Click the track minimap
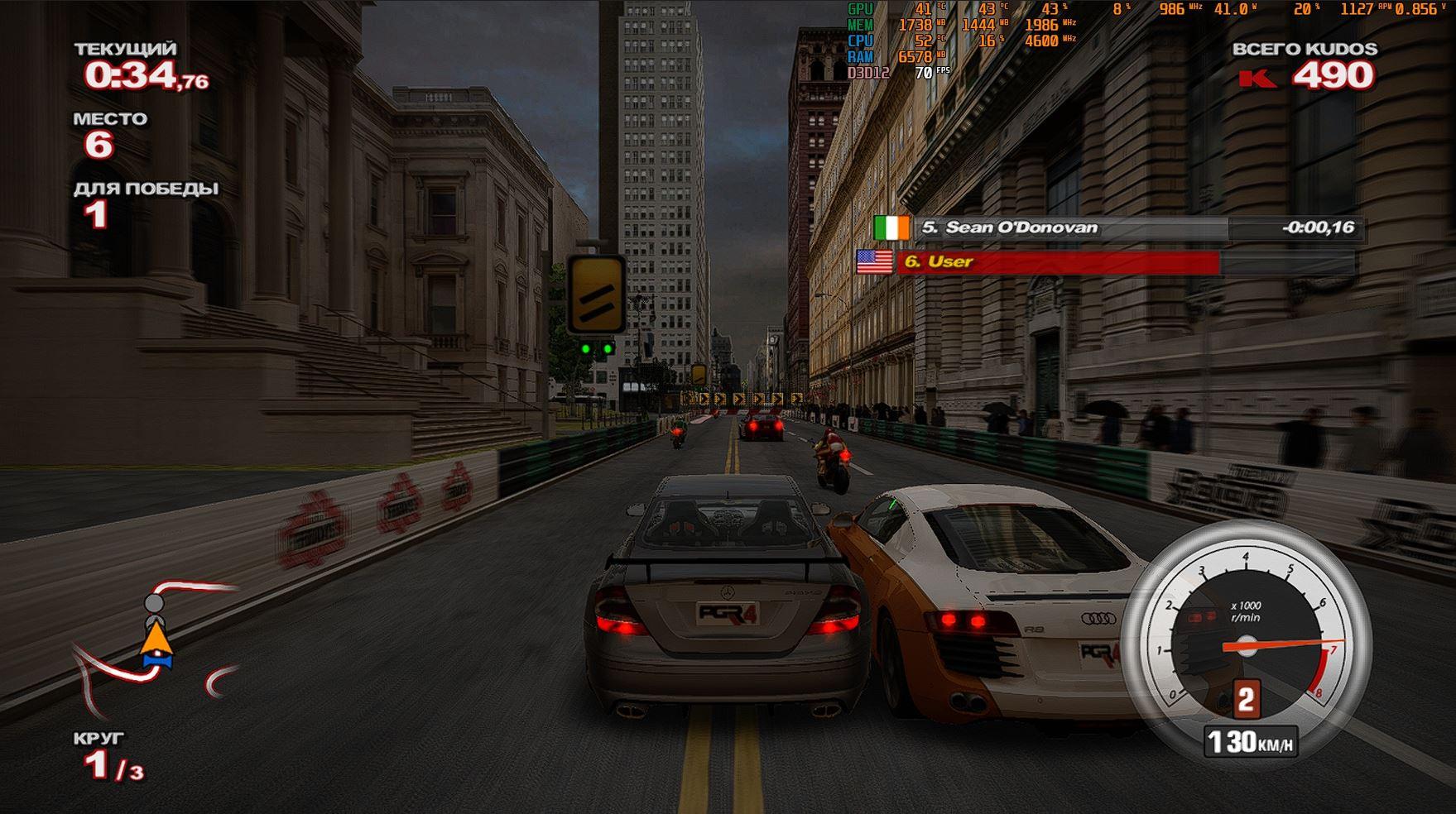 [x=153, y=645]
